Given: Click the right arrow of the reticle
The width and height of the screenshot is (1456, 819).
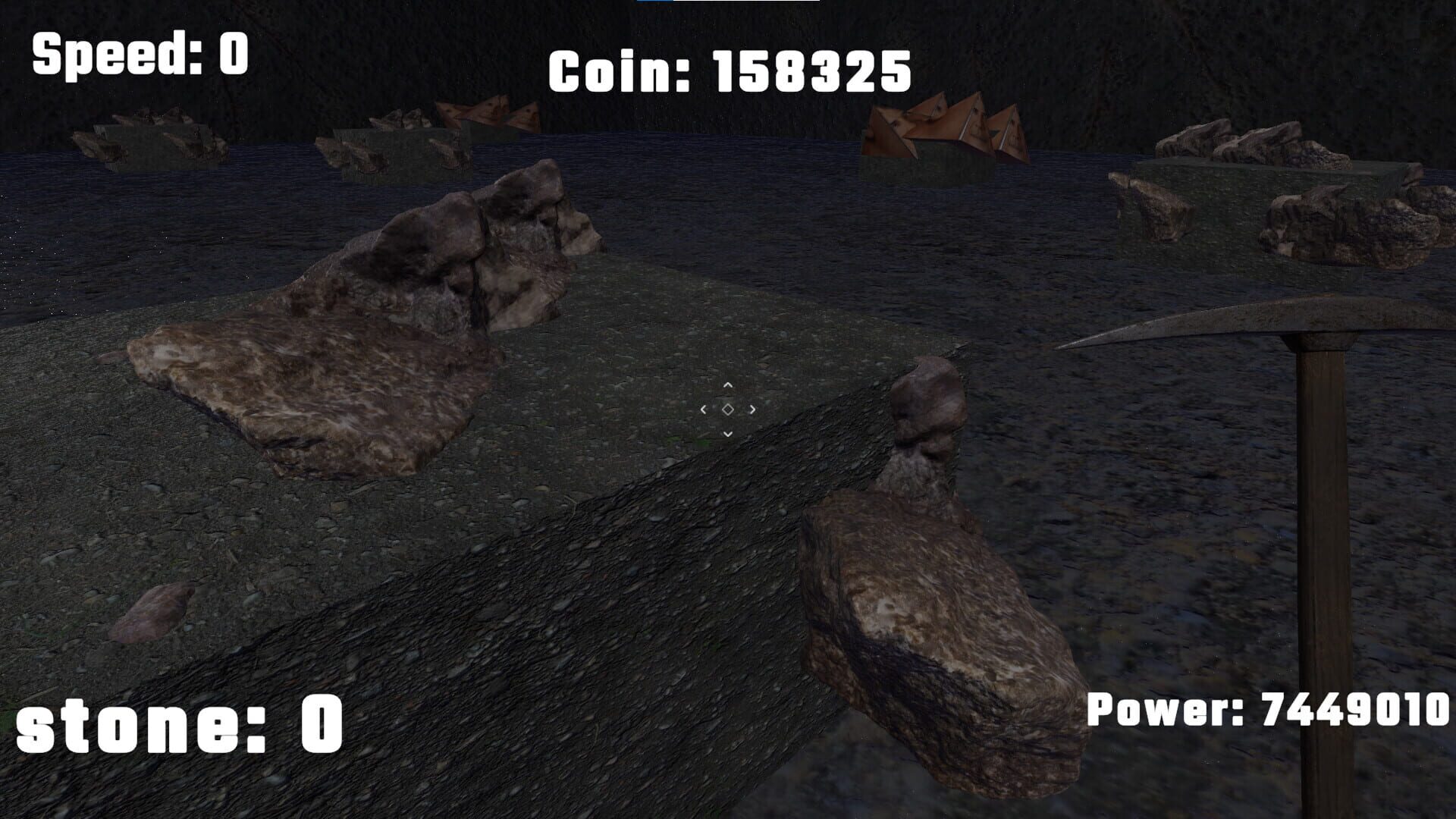Looking at the screenshot, I should 752,409.
